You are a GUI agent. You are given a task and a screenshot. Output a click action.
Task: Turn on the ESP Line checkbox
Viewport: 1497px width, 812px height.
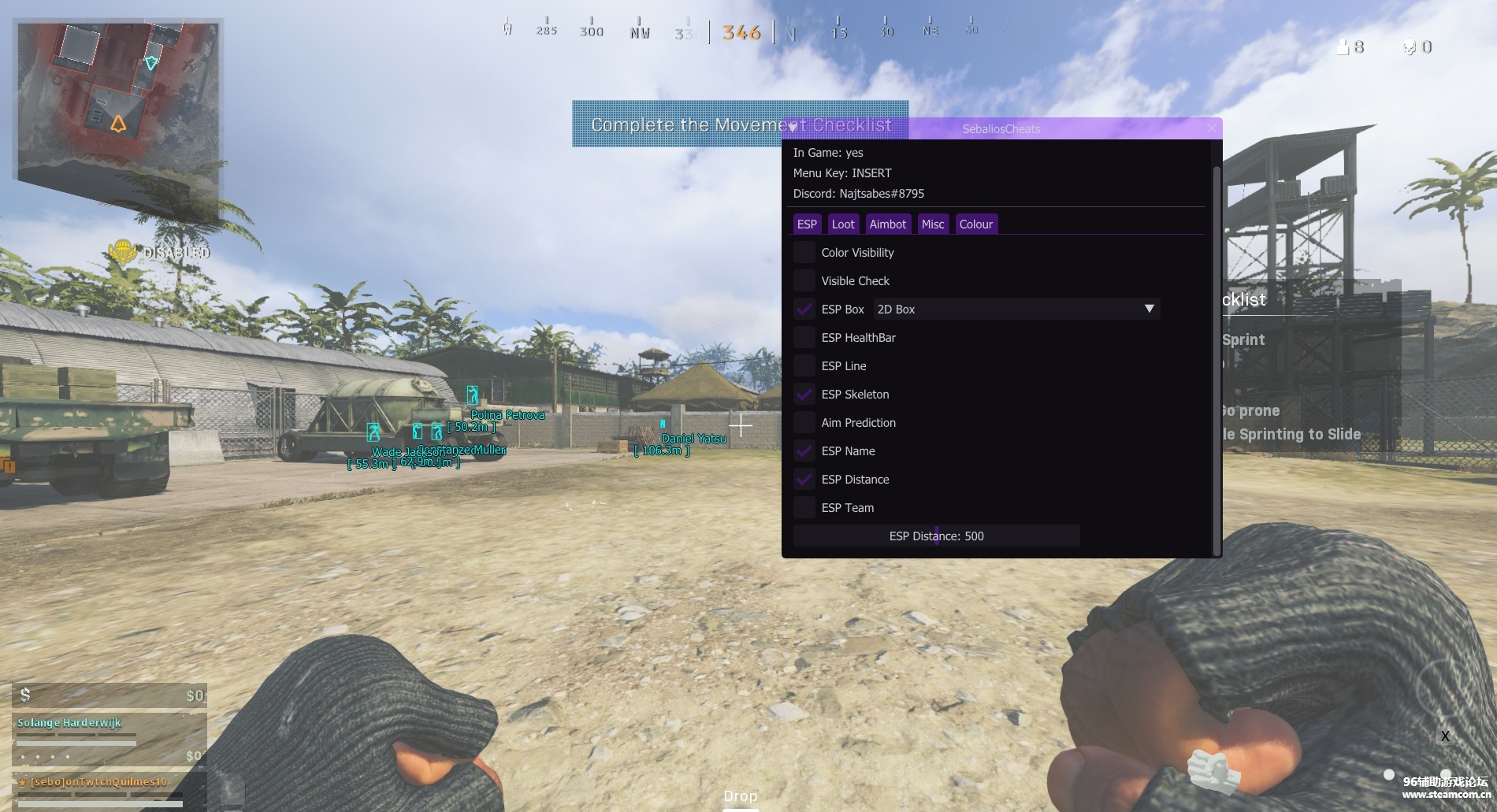click(804, 366)
